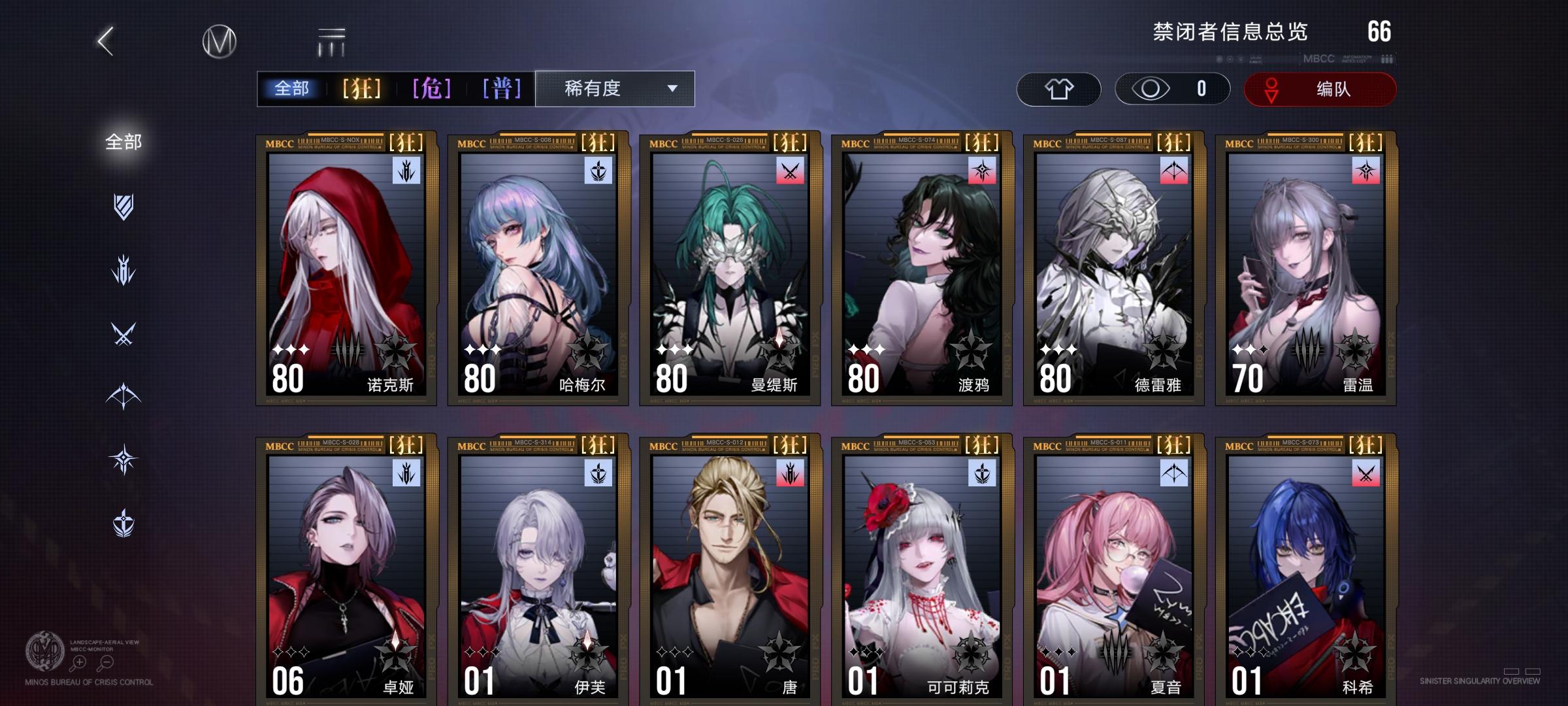Select the [狂] filter tab
This screenshot has width=1568, height=706.
360,89
